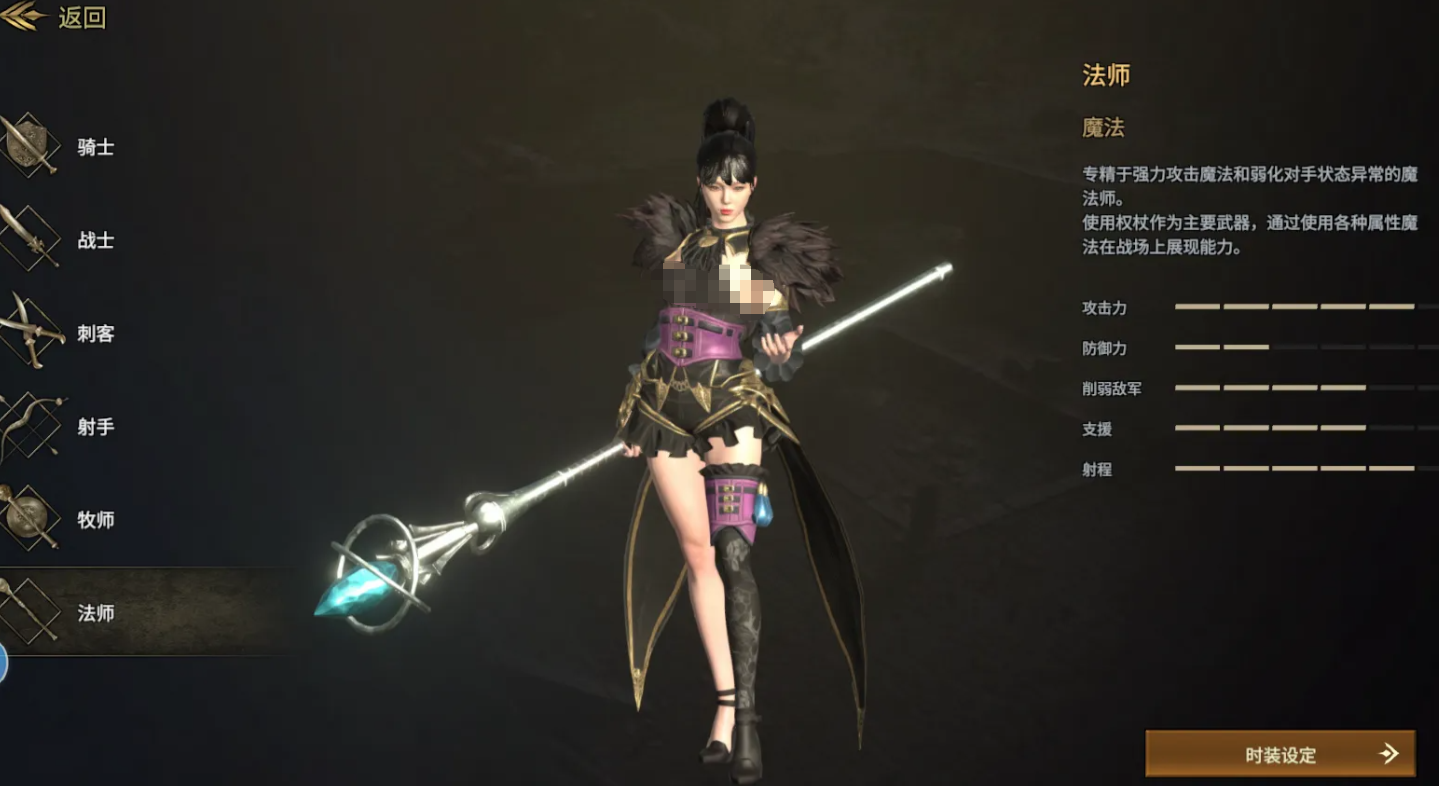This screenshot has width=1439, height=786.
Task: Switch to the 刺客 assassin class
Action: click(x=70, y=334)
